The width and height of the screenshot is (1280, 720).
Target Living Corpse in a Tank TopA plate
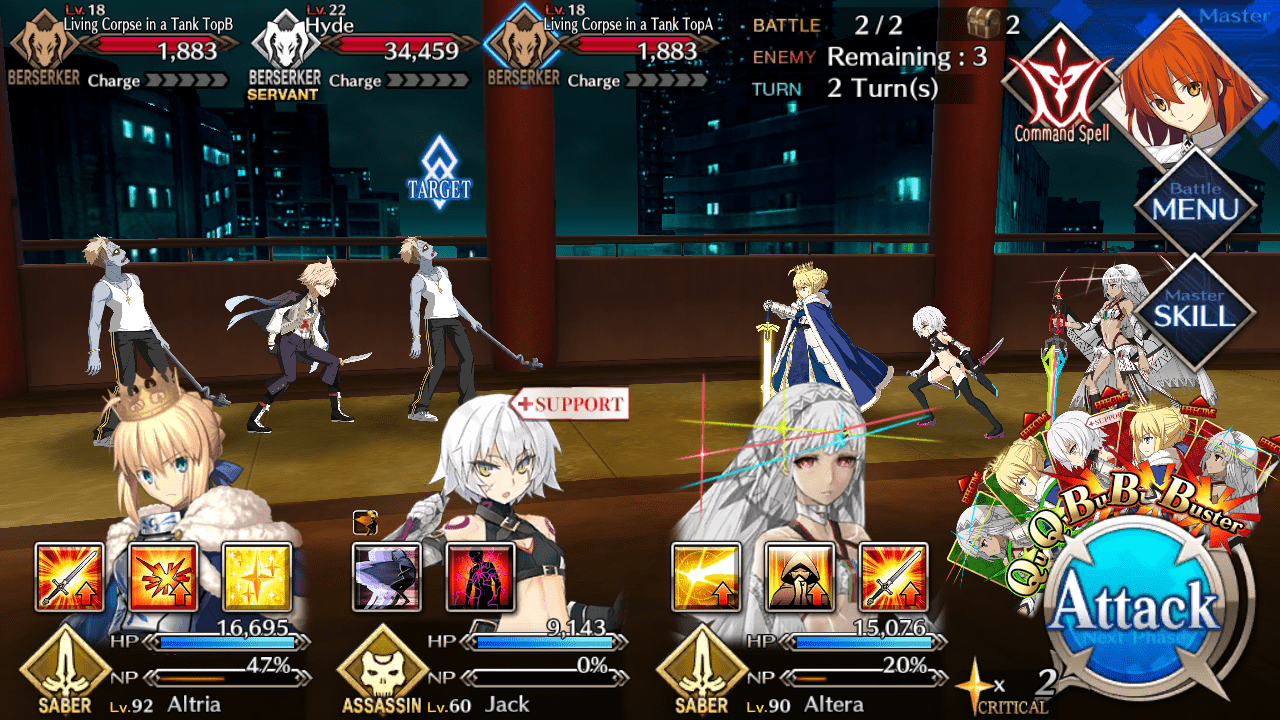600,52
